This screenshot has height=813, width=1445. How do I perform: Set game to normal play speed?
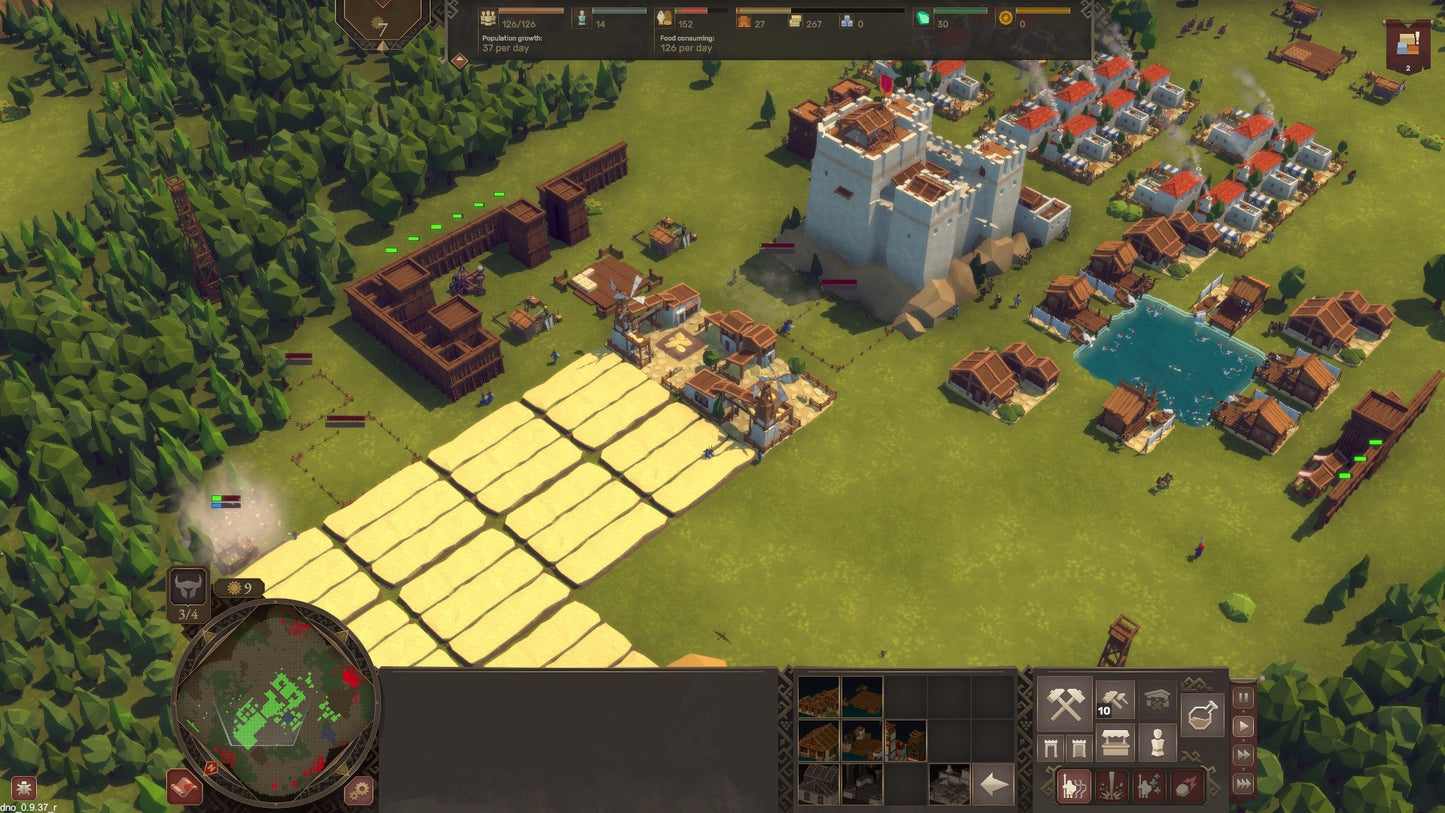pos(1243,726)
